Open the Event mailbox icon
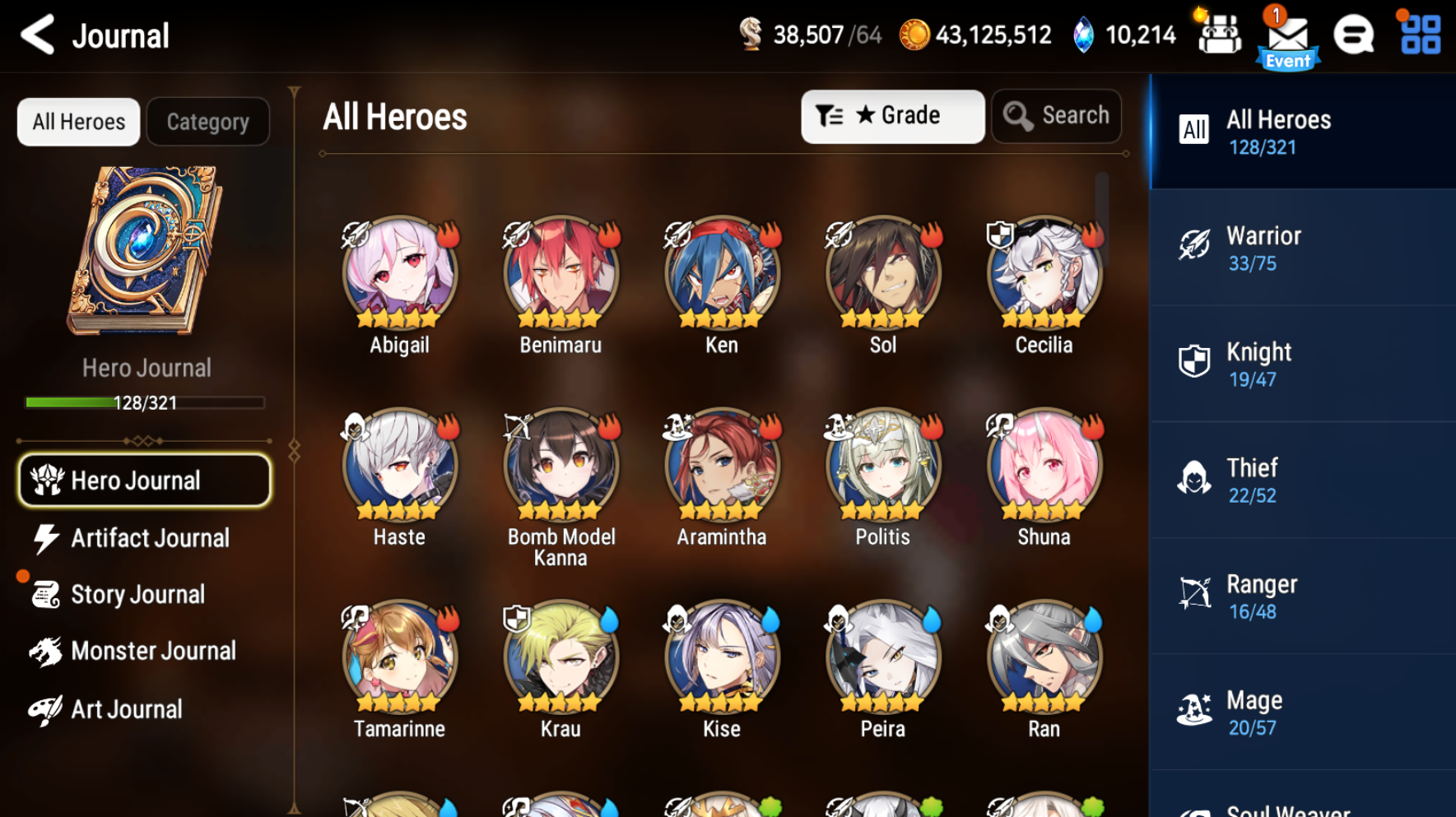 tap(1286, 35)
